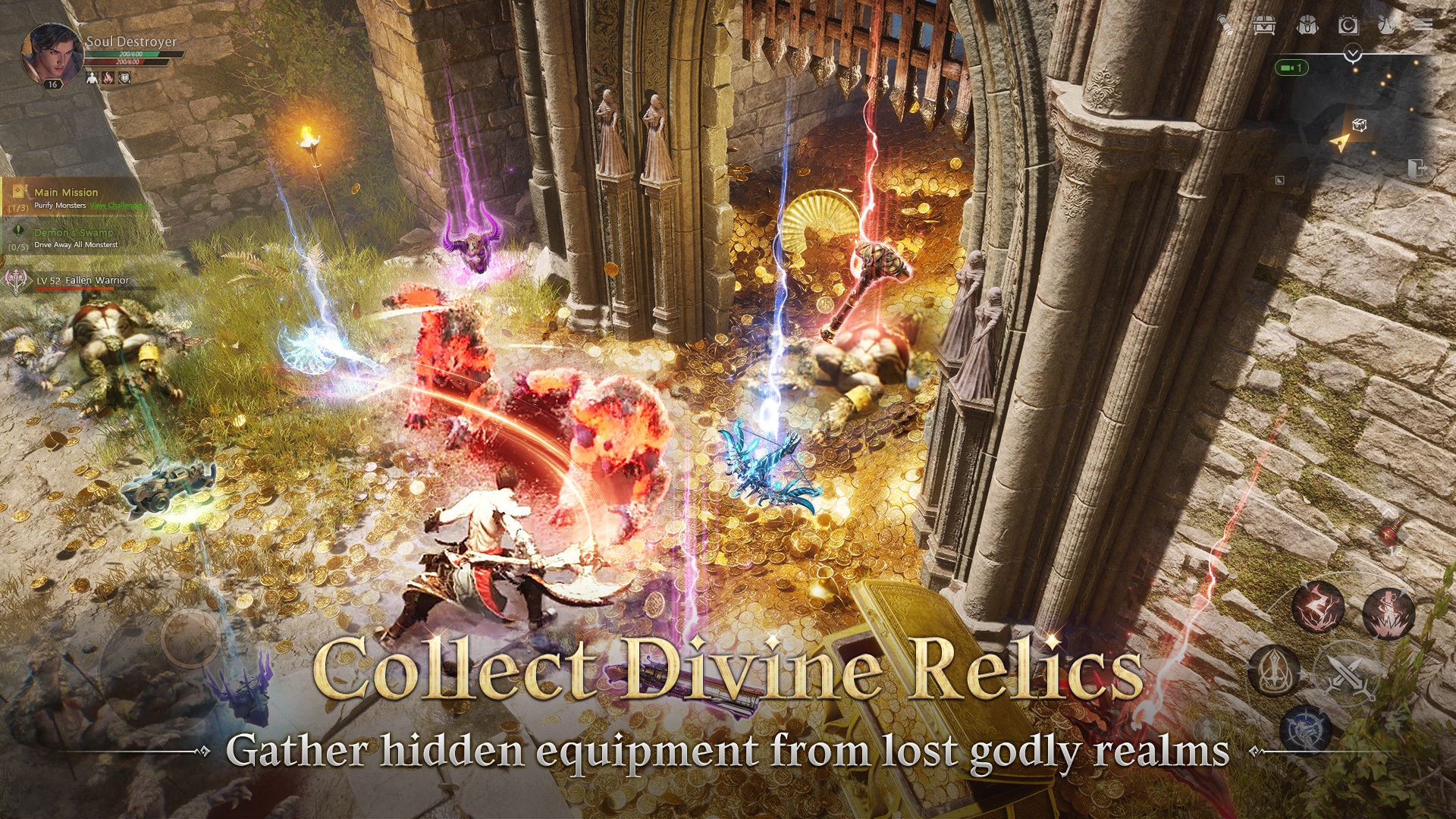Tap the loot box icon on the minimap
The width and height of the screenshot is (1456, 819).
tap(1360, 124)
